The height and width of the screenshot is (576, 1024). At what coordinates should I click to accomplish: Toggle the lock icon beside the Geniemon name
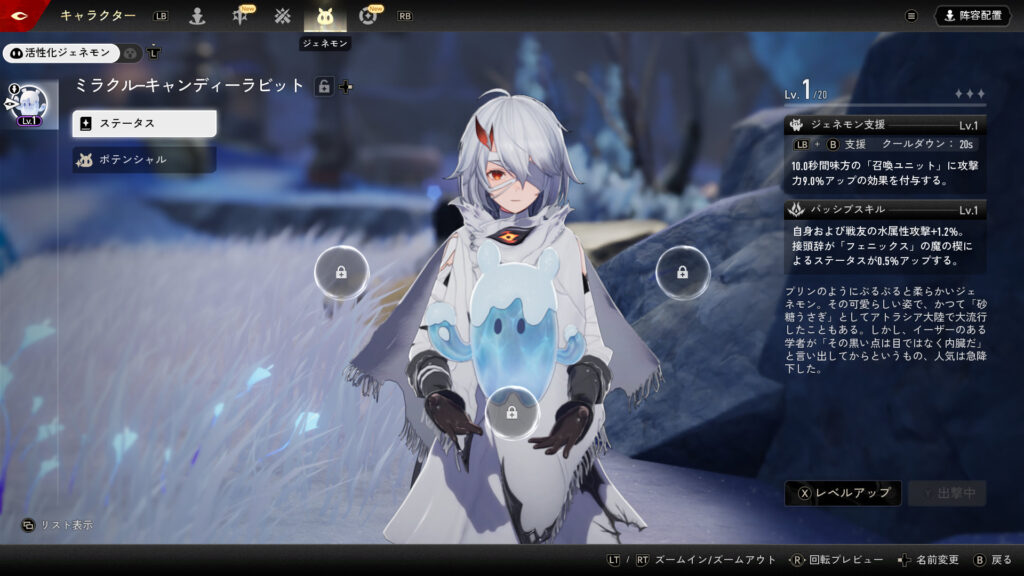click(324, 86)
